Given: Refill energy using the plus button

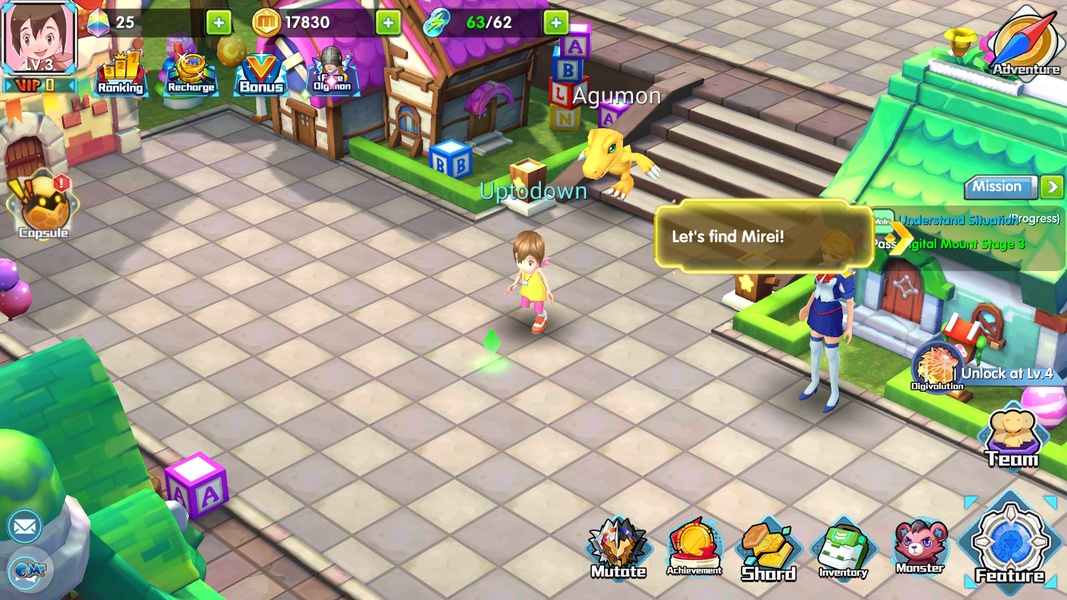Looking at the screenshot, I should pyautogui.click(x=556, y=22).
